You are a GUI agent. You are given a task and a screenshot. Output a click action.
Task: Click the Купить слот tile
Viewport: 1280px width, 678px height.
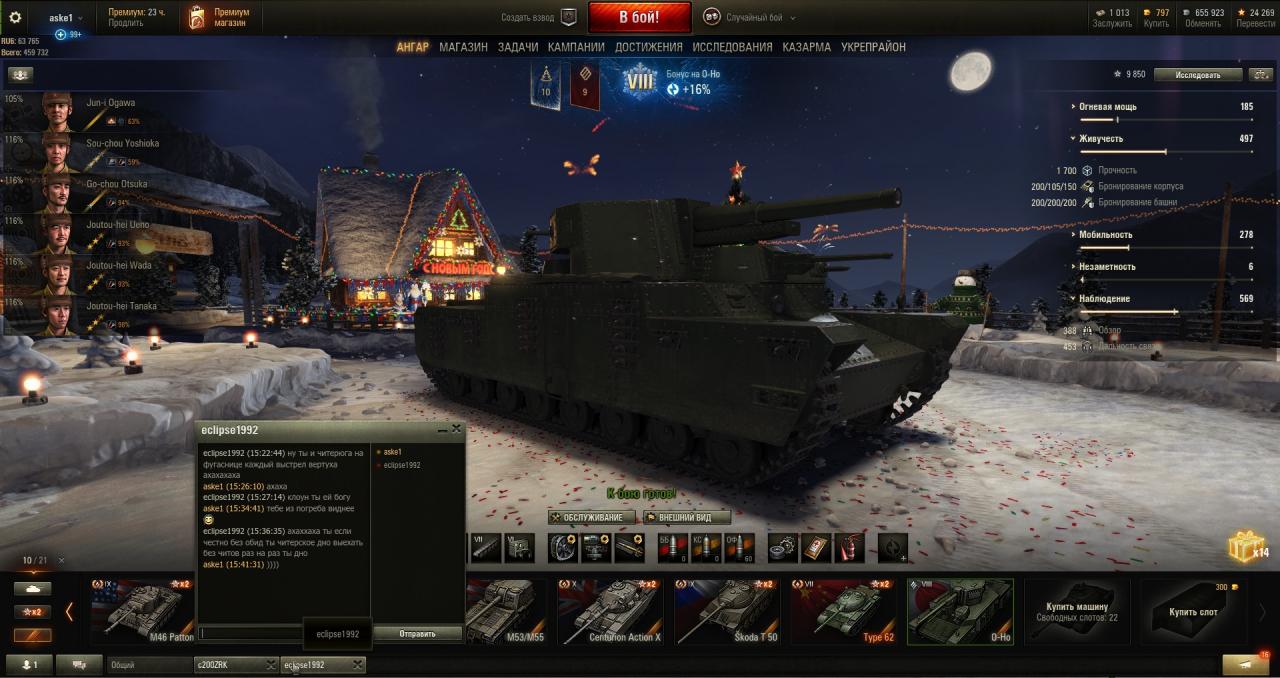click(1193, 611)
